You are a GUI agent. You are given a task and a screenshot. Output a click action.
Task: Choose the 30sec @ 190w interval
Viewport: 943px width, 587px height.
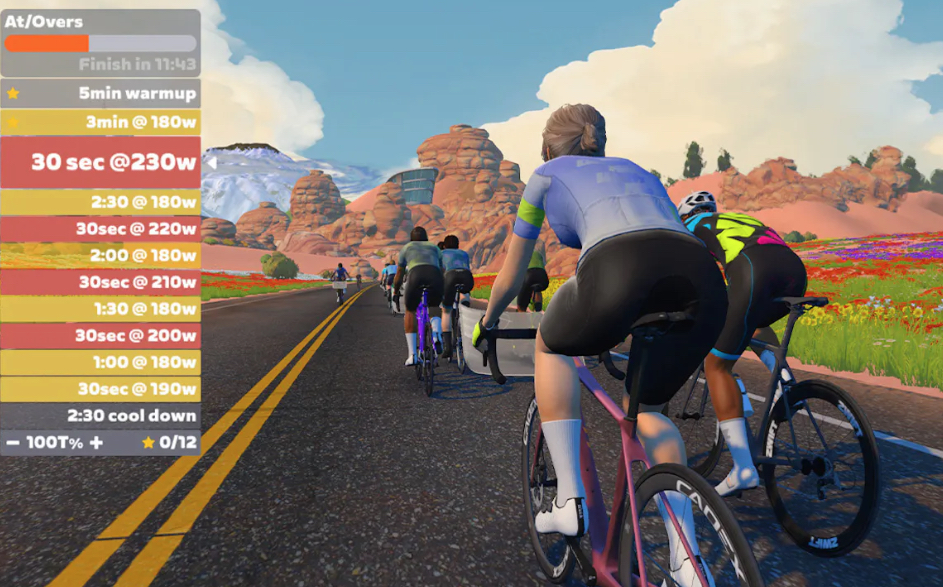click(x=100, y=389)
